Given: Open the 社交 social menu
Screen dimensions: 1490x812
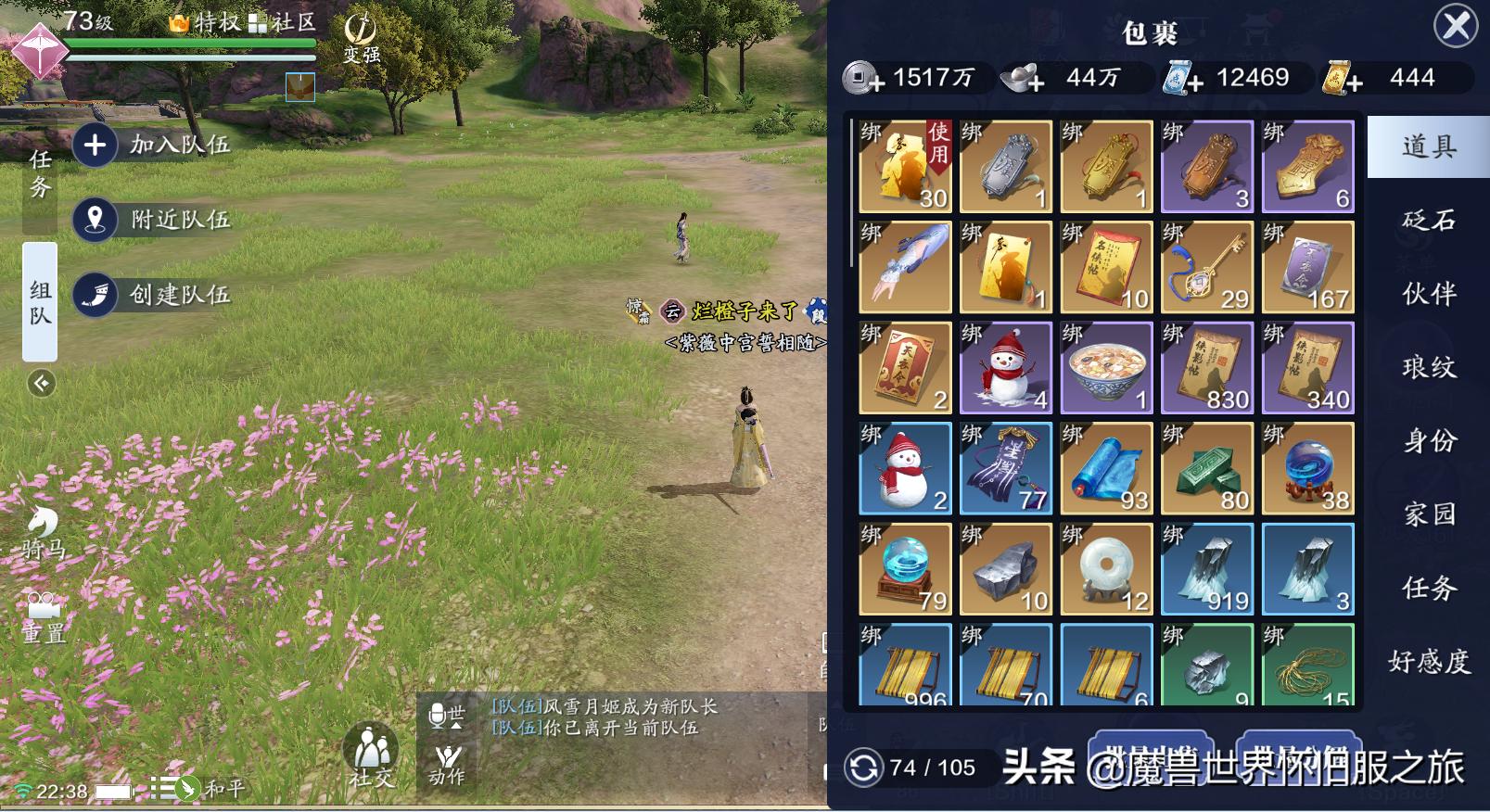Looking at the screenshot, I should click(371, 755).
